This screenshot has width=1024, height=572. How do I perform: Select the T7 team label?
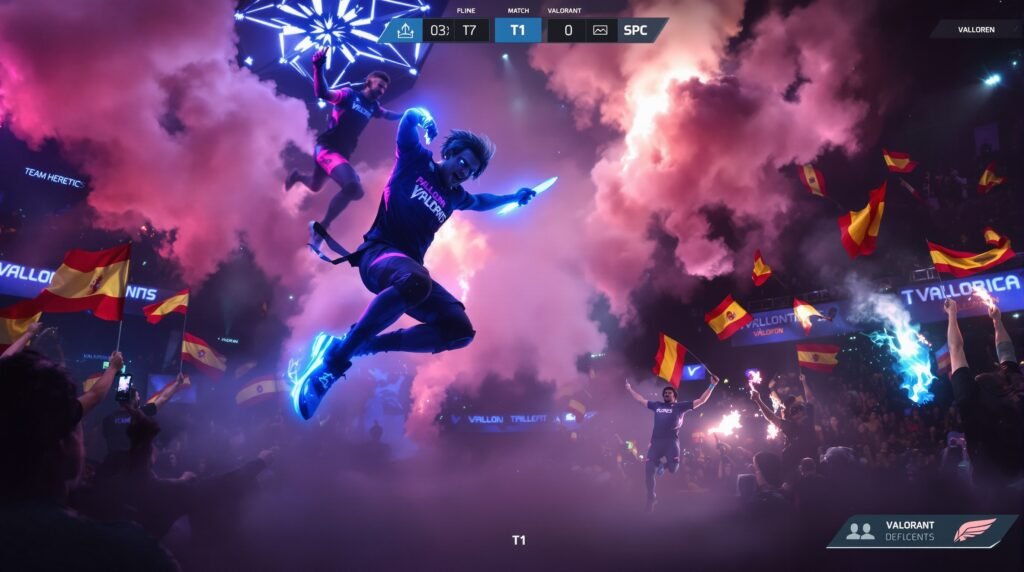(469, 30)
